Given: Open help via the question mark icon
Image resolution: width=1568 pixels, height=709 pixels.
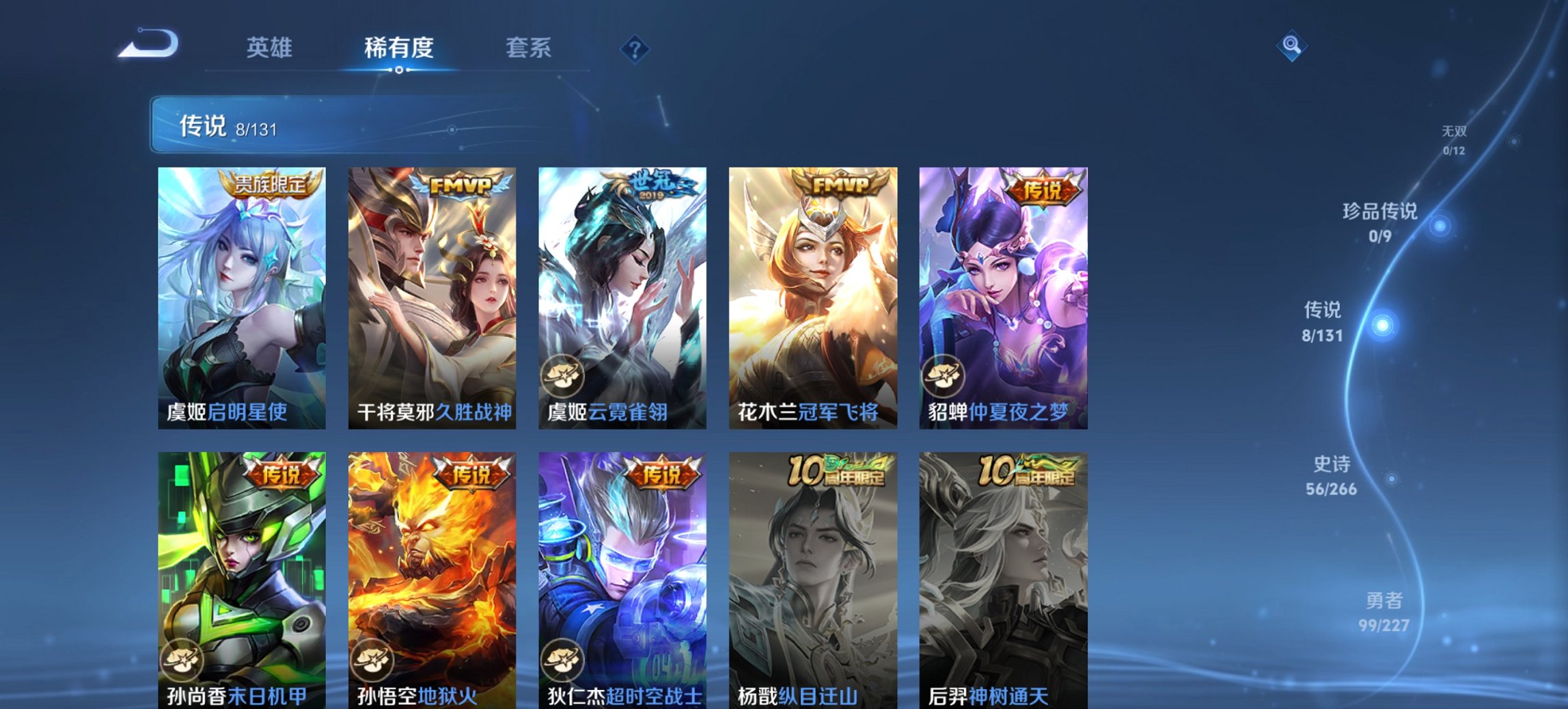Looking at the screenshot, I should tap(636, 49).
